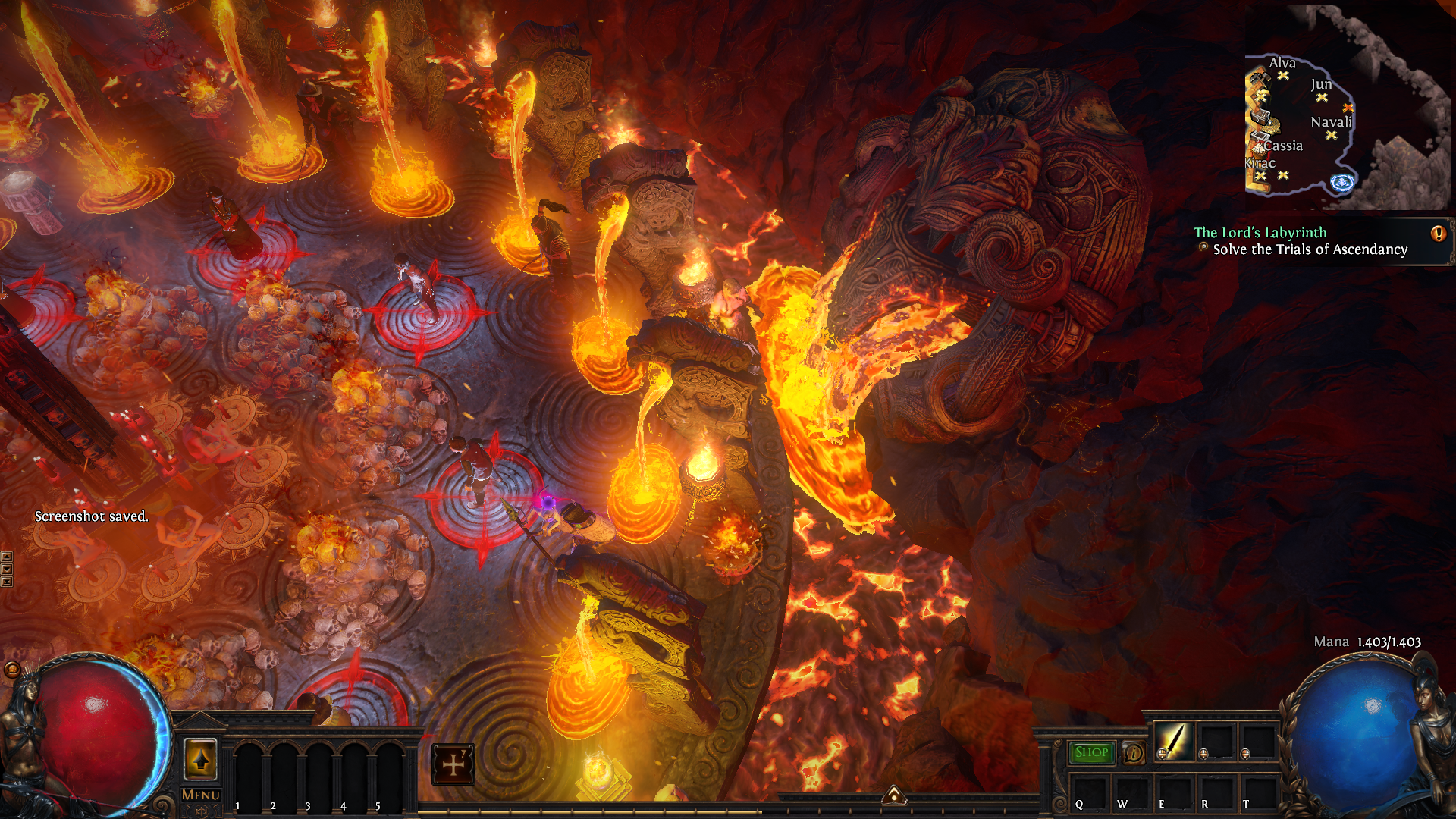1456x819 pixels.
Task: Open the chat bubble icon above health orb
Action: tap(11, 669)
